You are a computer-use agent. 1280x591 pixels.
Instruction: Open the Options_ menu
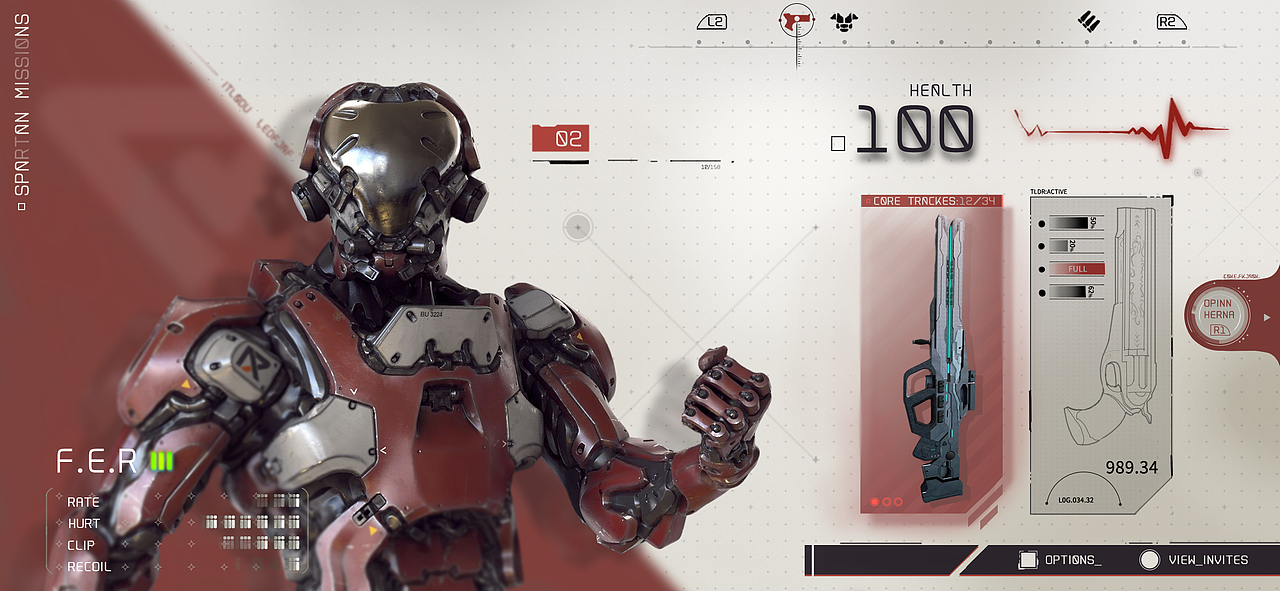1060,560
